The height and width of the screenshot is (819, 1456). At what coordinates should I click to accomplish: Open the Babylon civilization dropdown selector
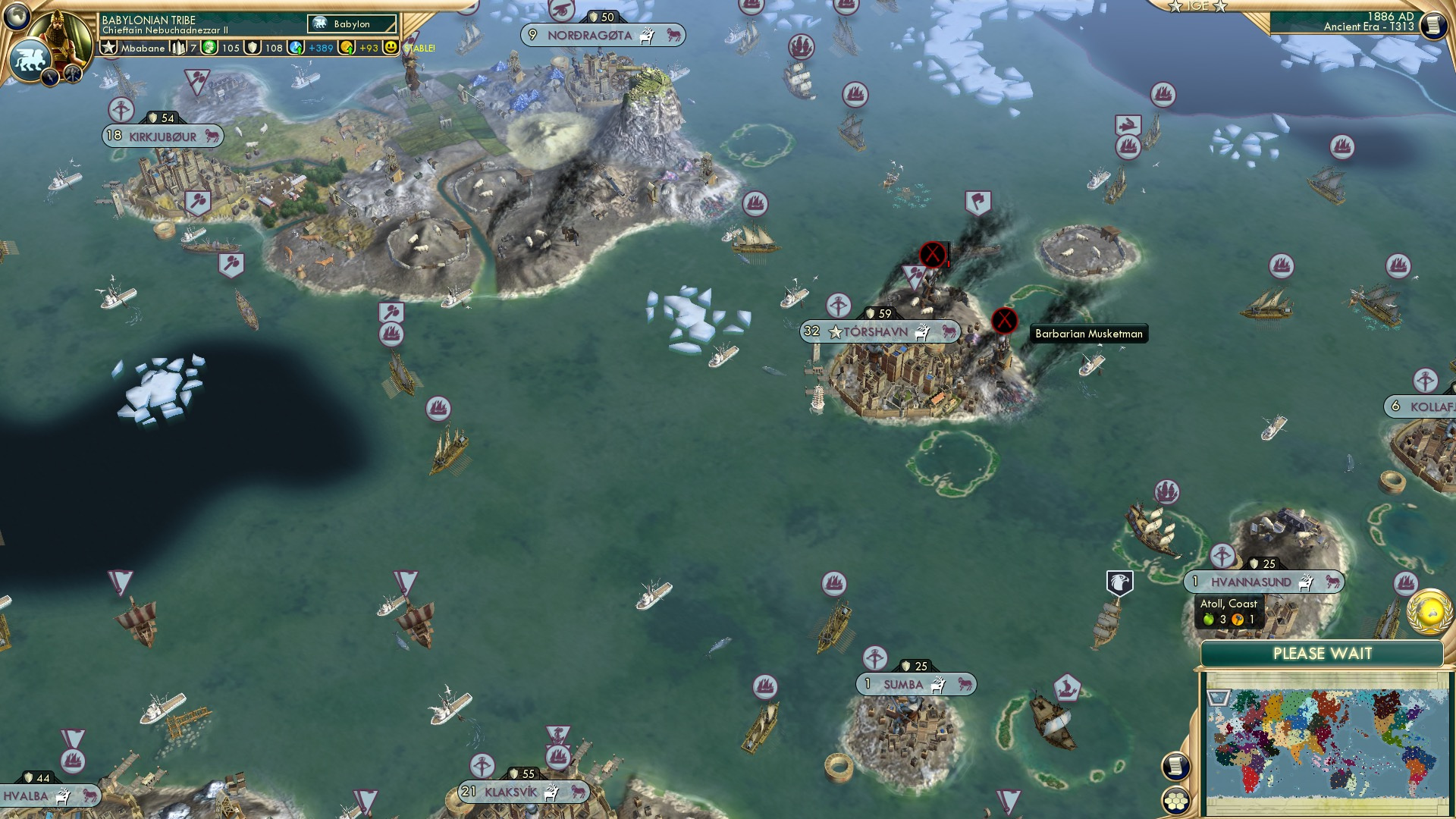350,24
